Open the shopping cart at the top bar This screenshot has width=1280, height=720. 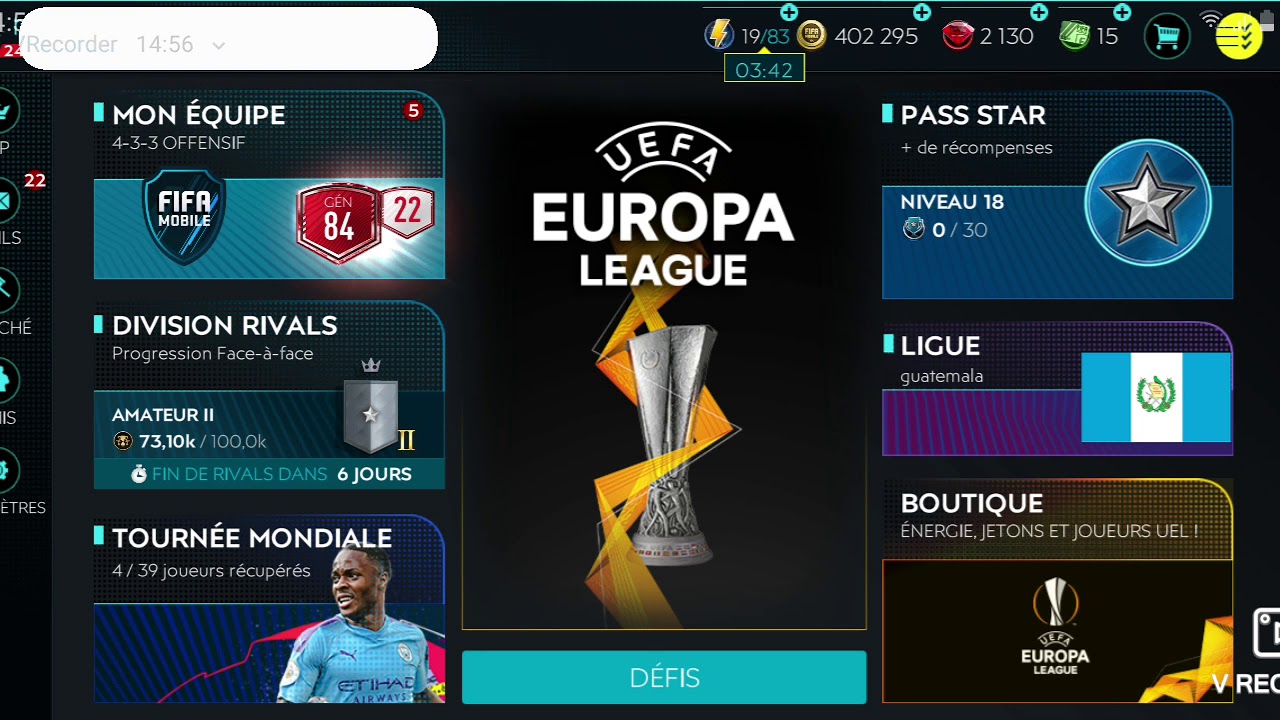coord(1166,35)
